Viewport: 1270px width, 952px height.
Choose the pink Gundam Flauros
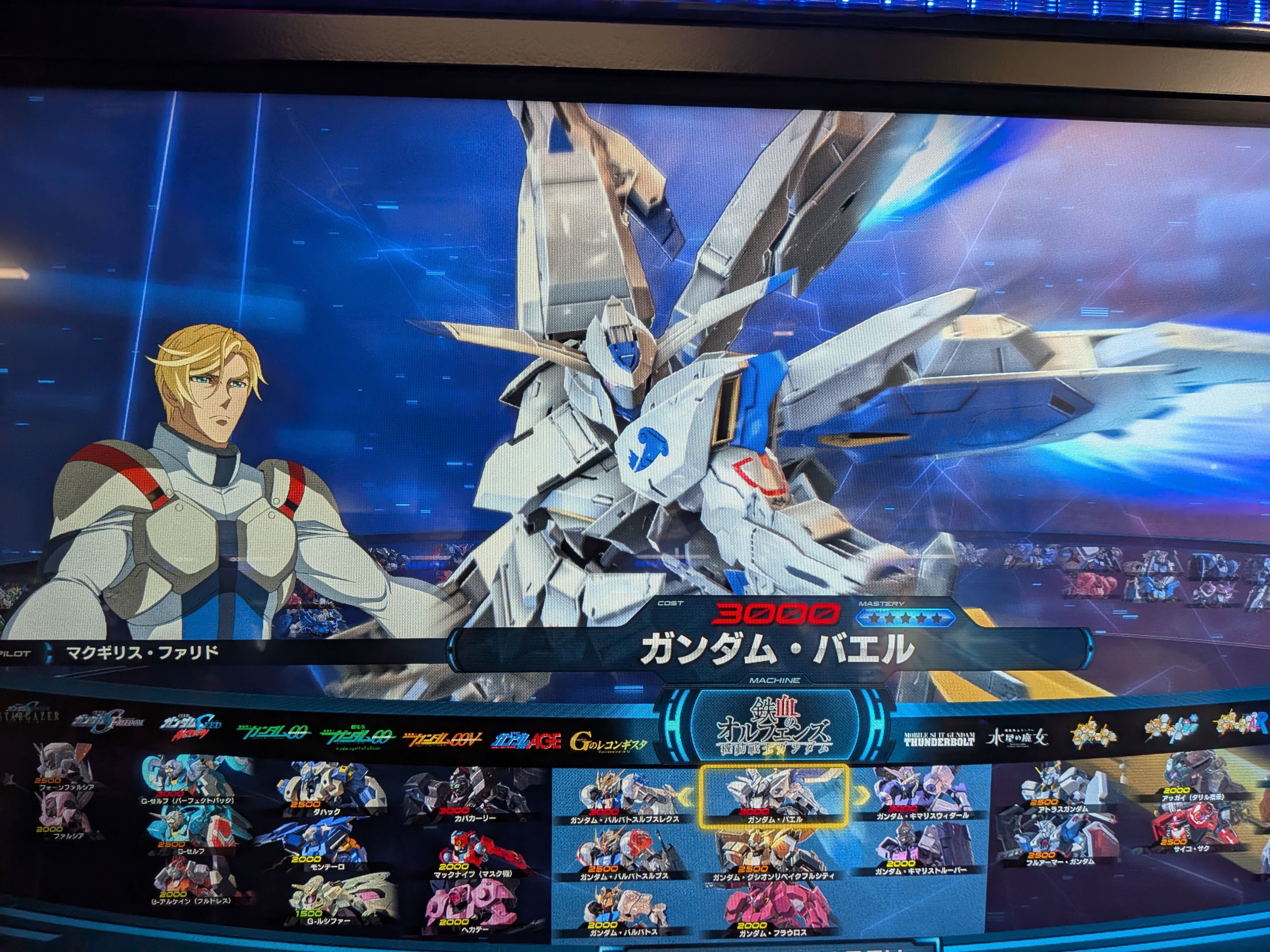point(772,912)
